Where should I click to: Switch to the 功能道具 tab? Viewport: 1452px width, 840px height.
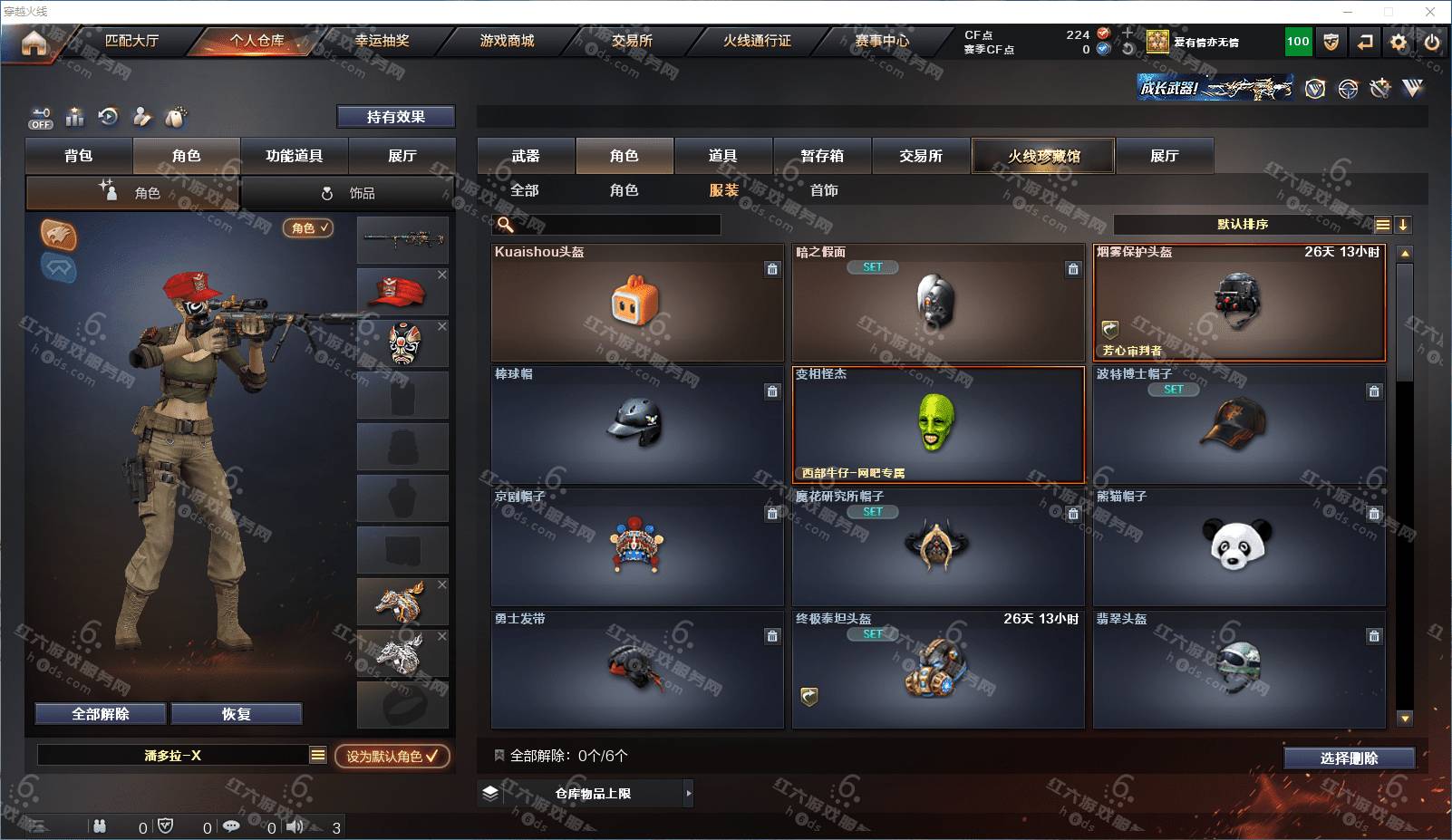pos(294,156)
